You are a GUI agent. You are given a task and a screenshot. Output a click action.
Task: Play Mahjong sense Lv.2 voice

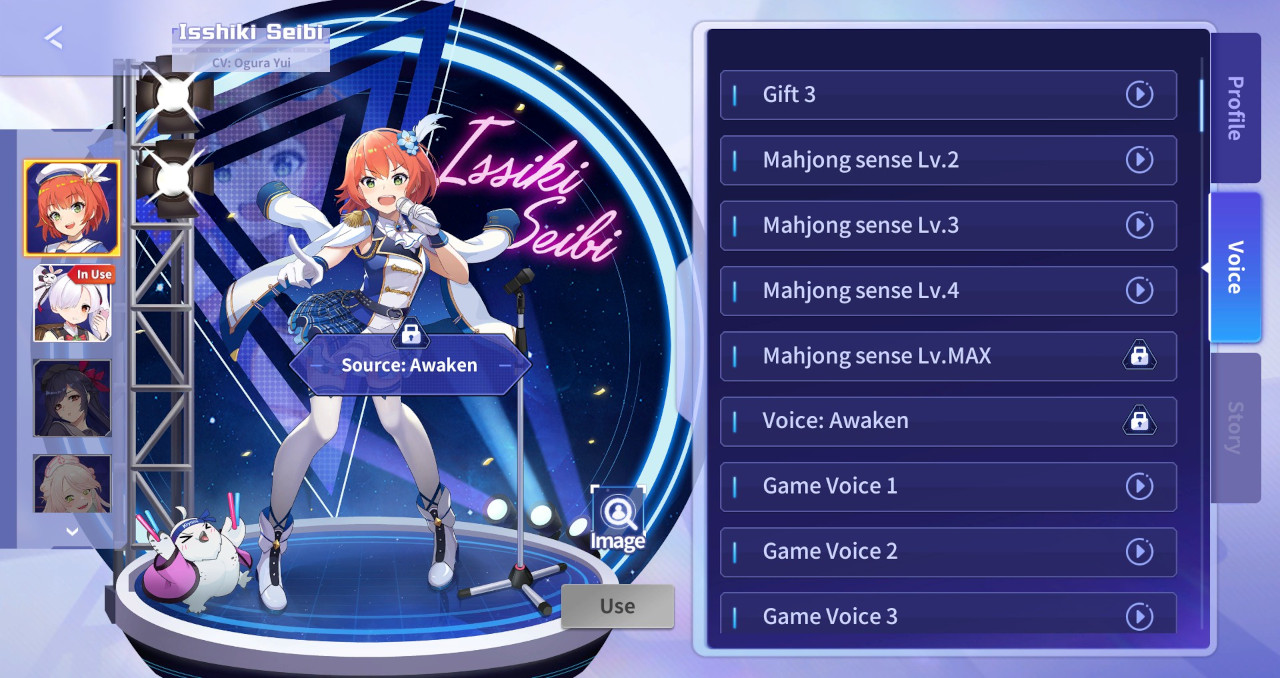[1139, 160]
